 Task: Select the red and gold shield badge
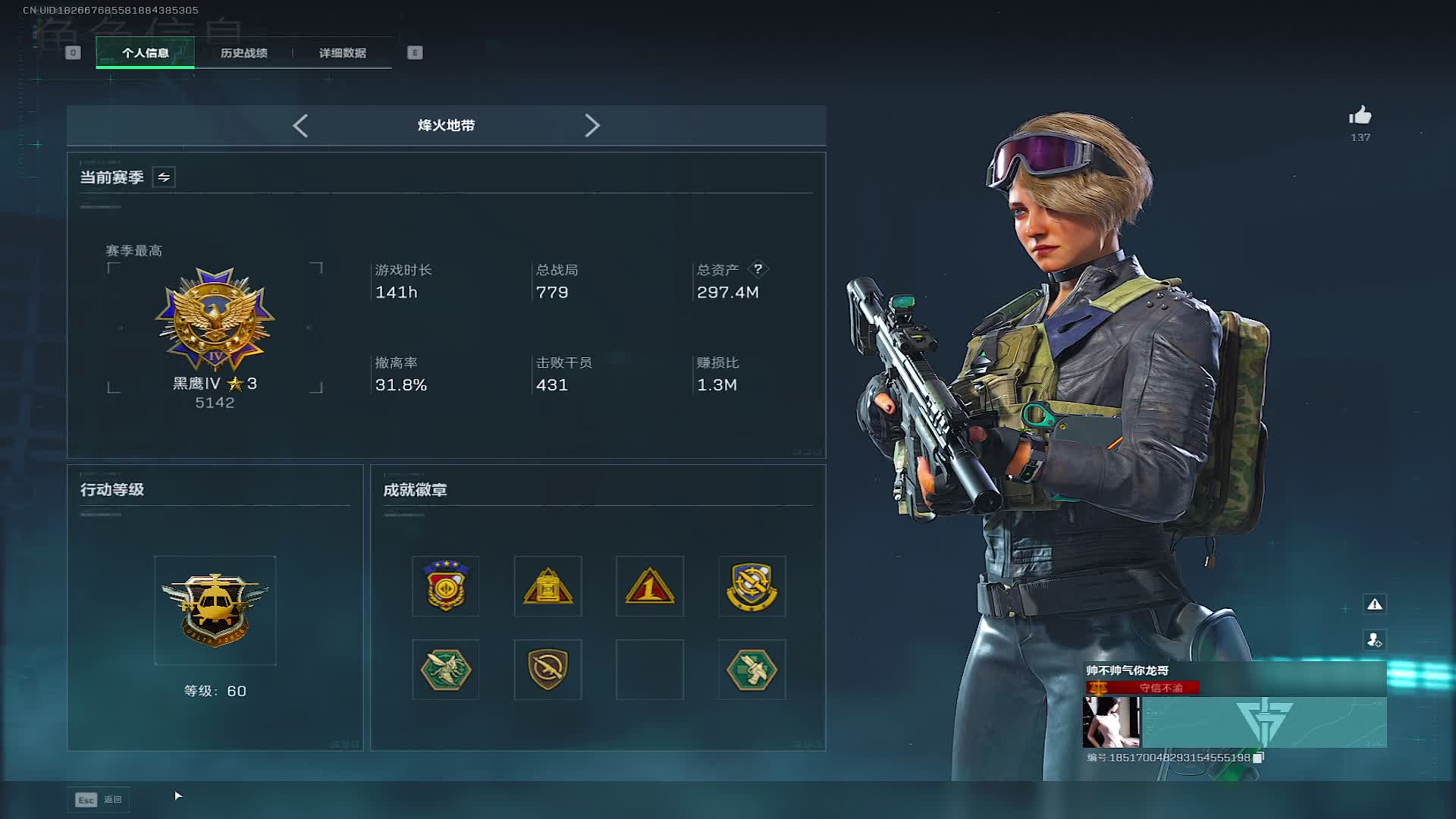click(445, 586)
